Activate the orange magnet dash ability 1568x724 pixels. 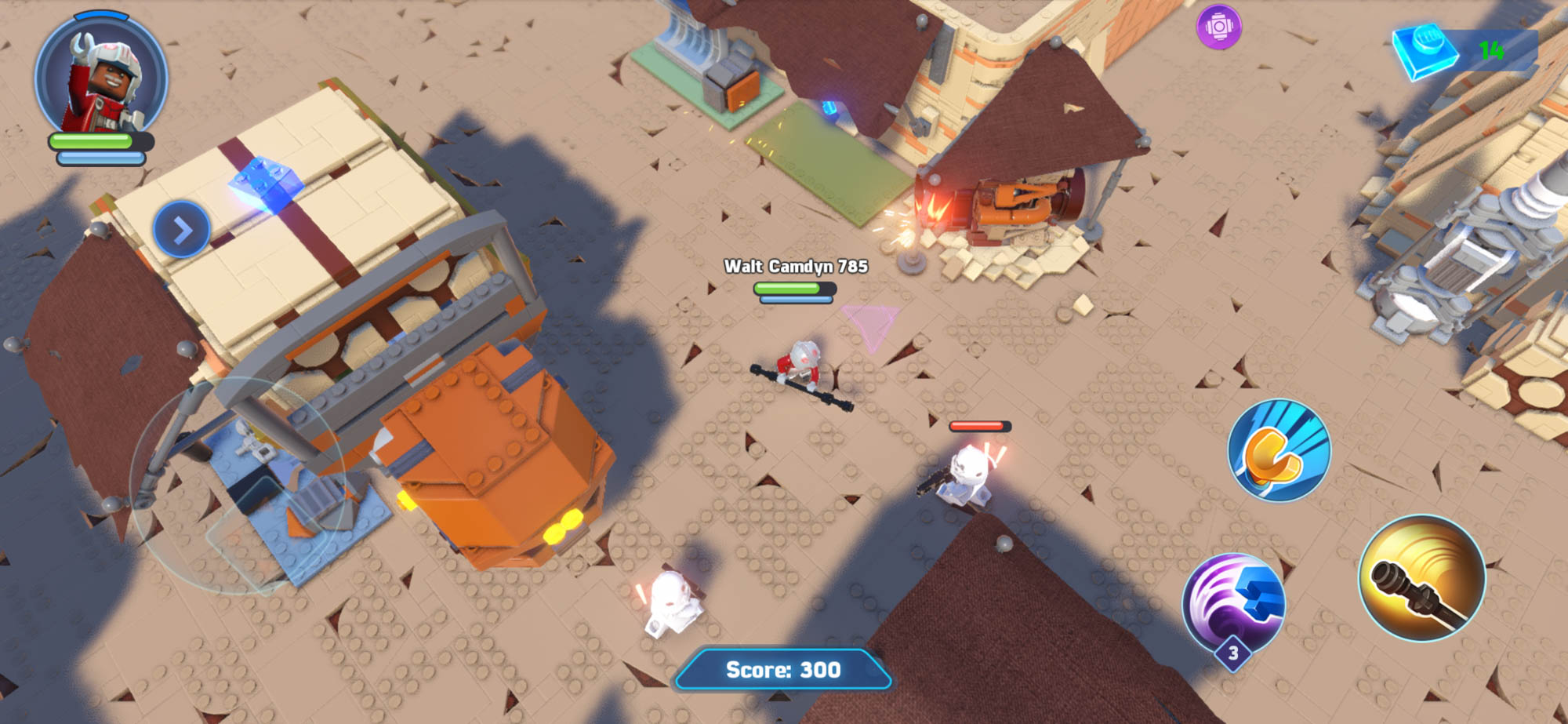pyautogui.click(x=1279, y=450)
